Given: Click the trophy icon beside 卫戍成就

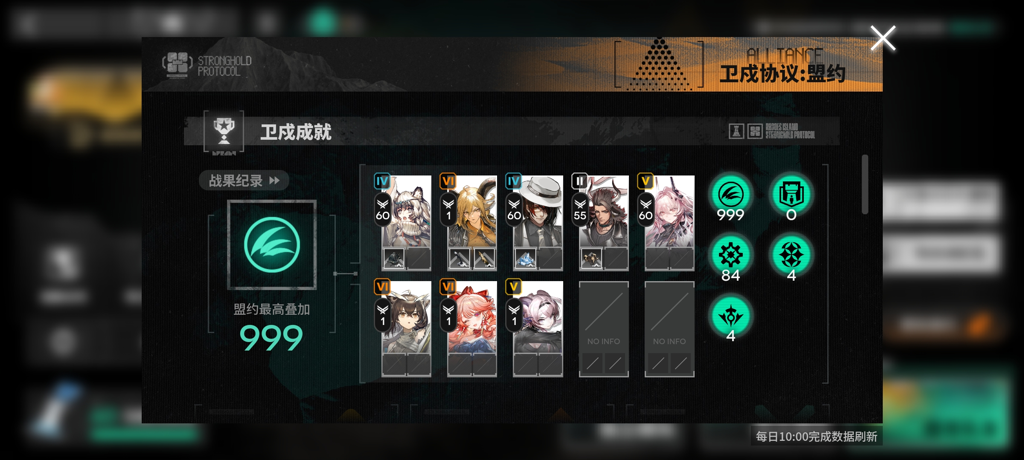Looking at the screenshot, I should point(224,131).
